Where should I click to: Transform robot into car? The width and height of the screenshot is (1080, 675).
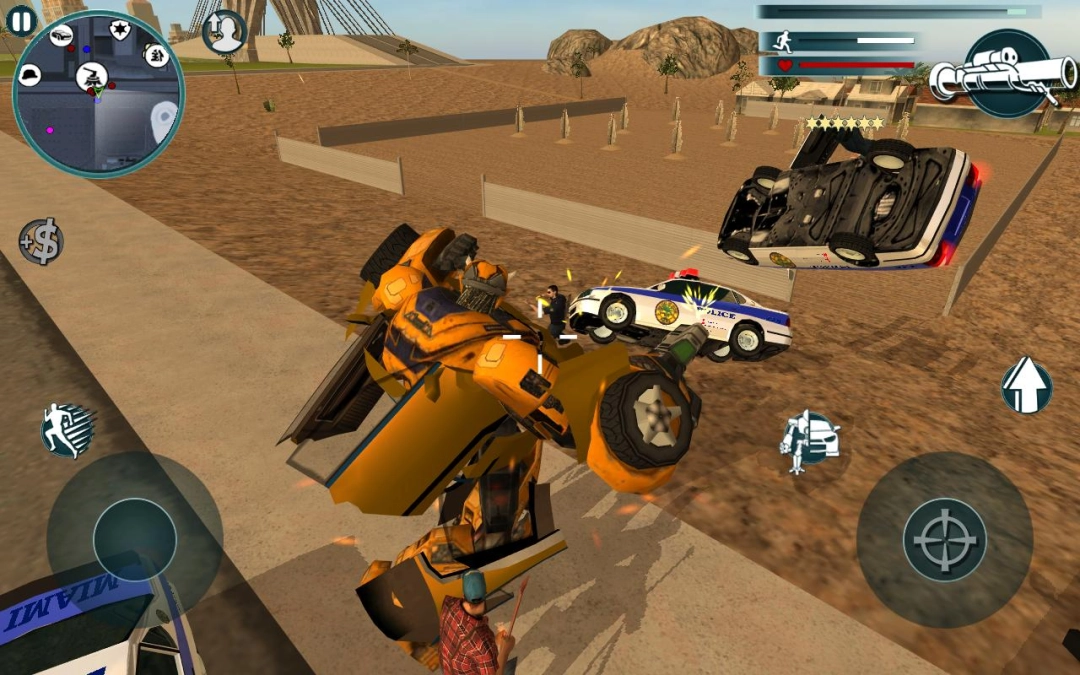(x=810, y=439)
